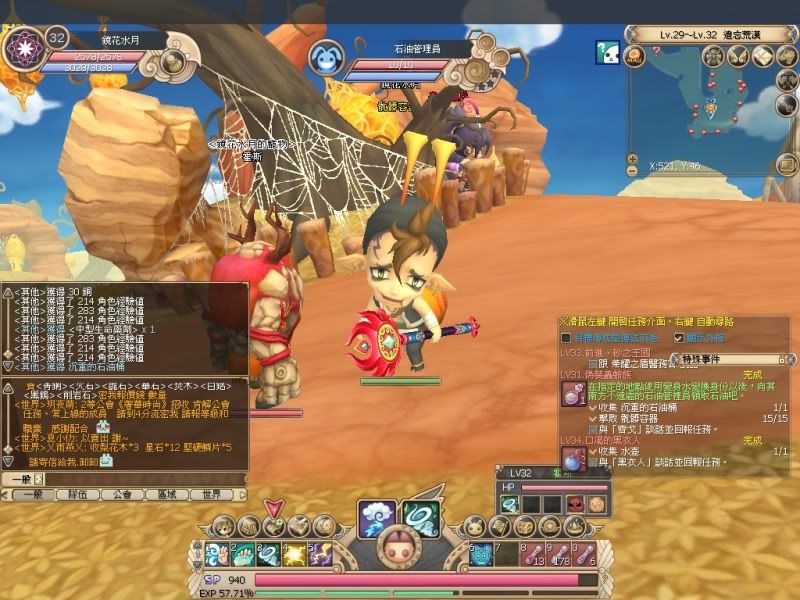
Task: Zoom out the minimap with minus button
Action: [x=632, y=171]
